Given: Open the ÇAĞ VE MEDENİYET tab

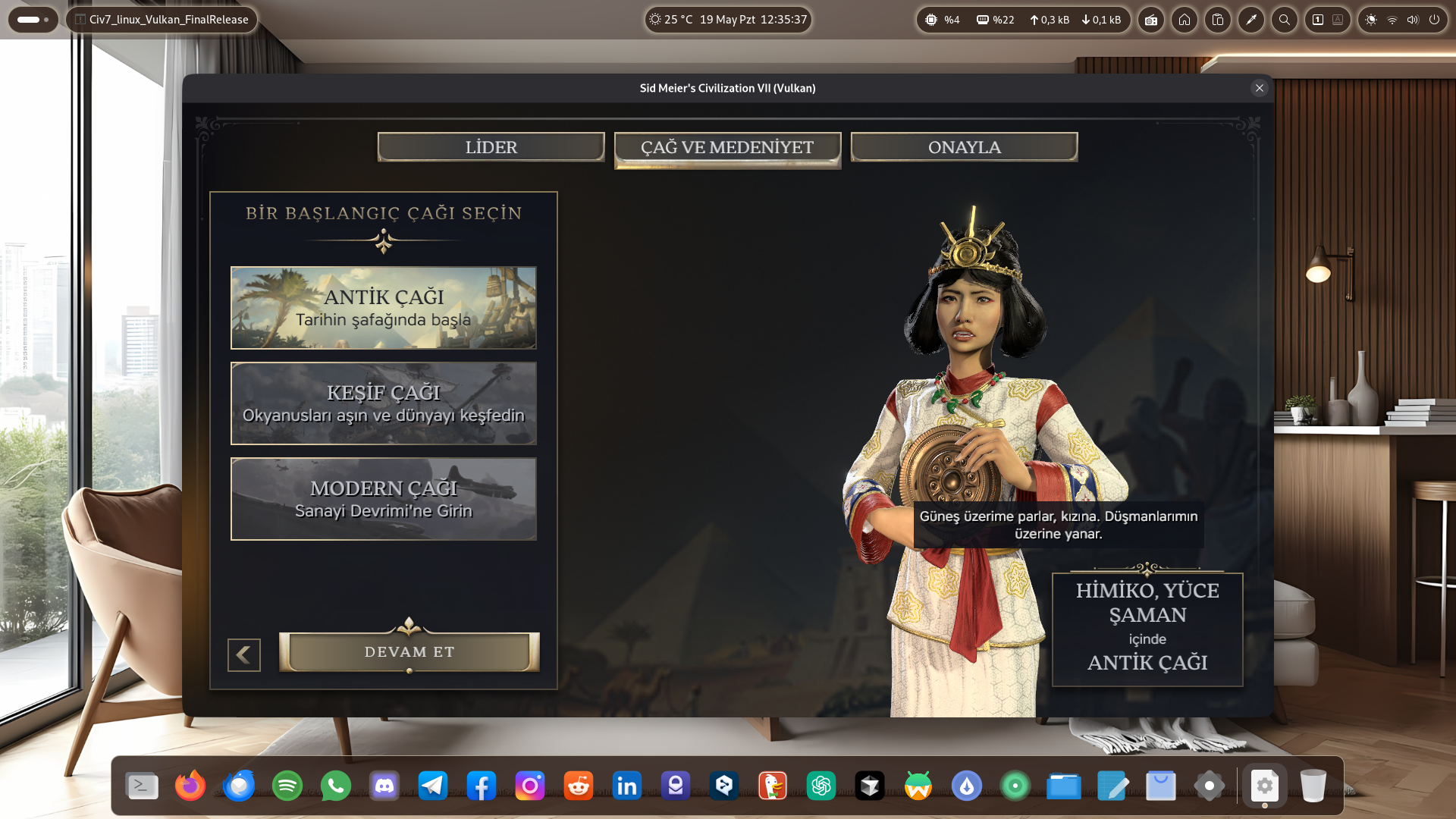Looking at the screenshot, I should (x=727, y=148).
